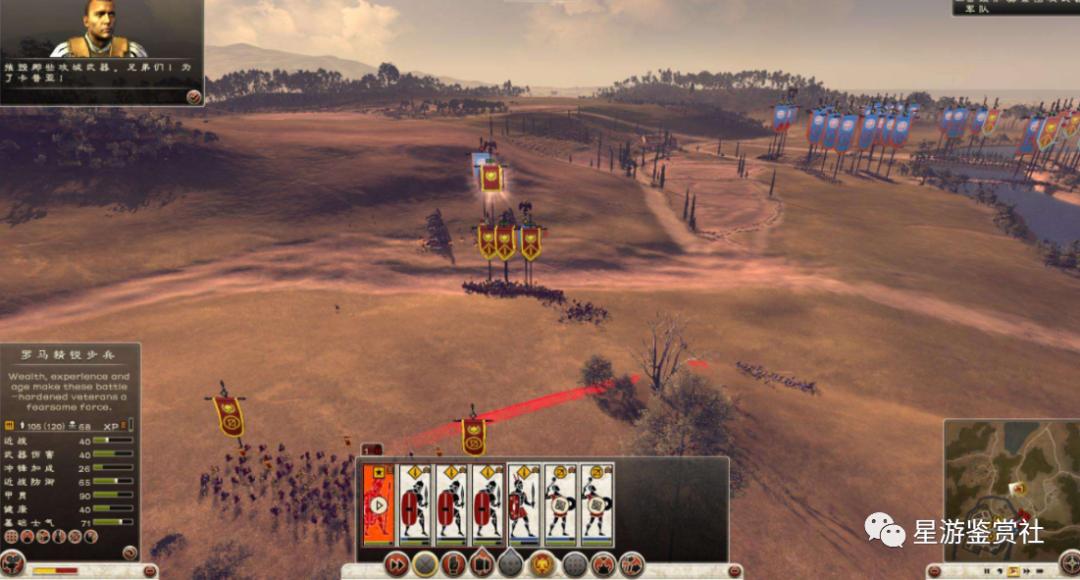Select the orange general unit card
This screenshot has height=580, width=1080.
378,503
